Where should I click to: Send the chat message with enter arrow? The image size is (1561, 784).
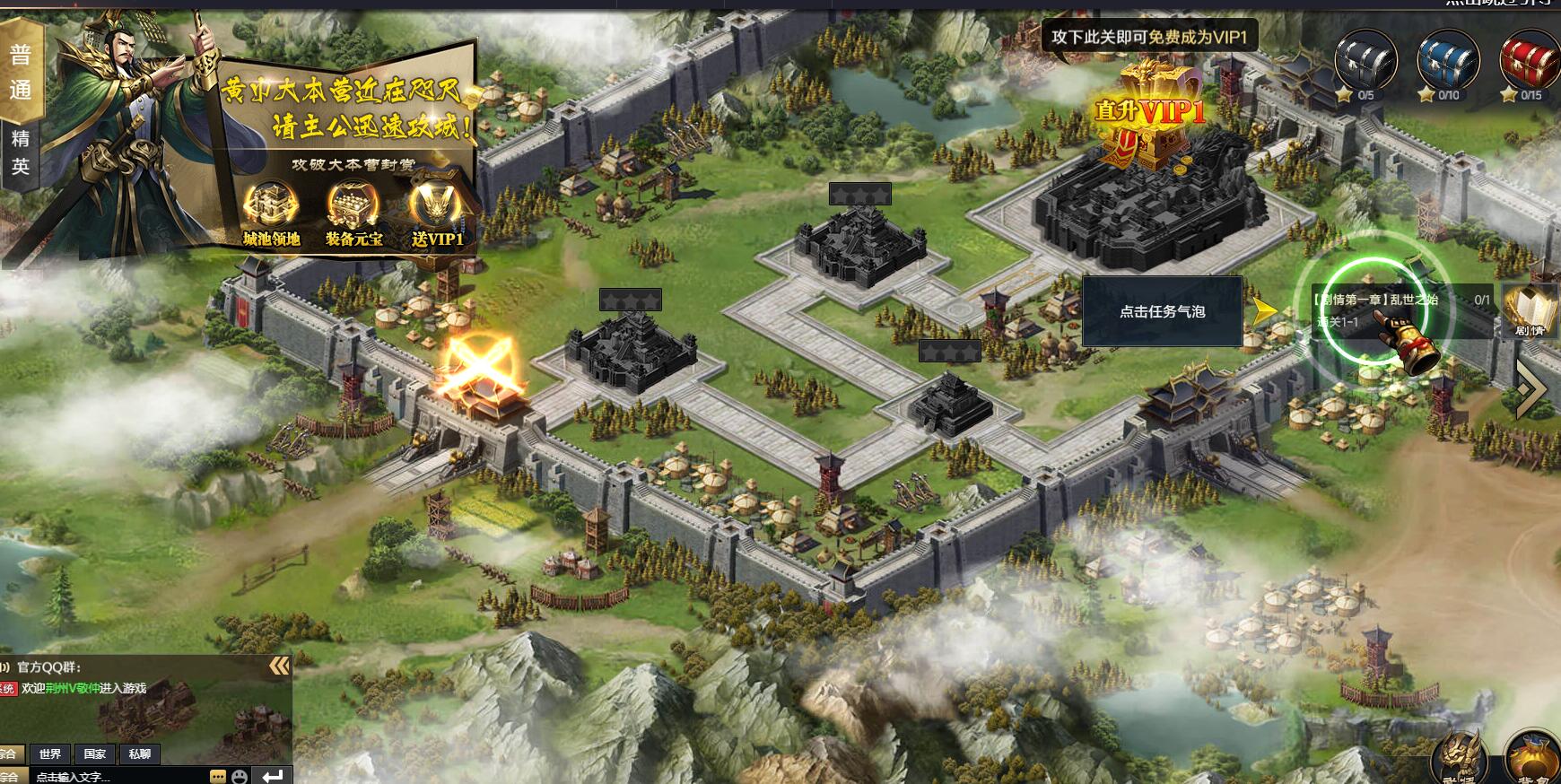(x=273, y=776)
